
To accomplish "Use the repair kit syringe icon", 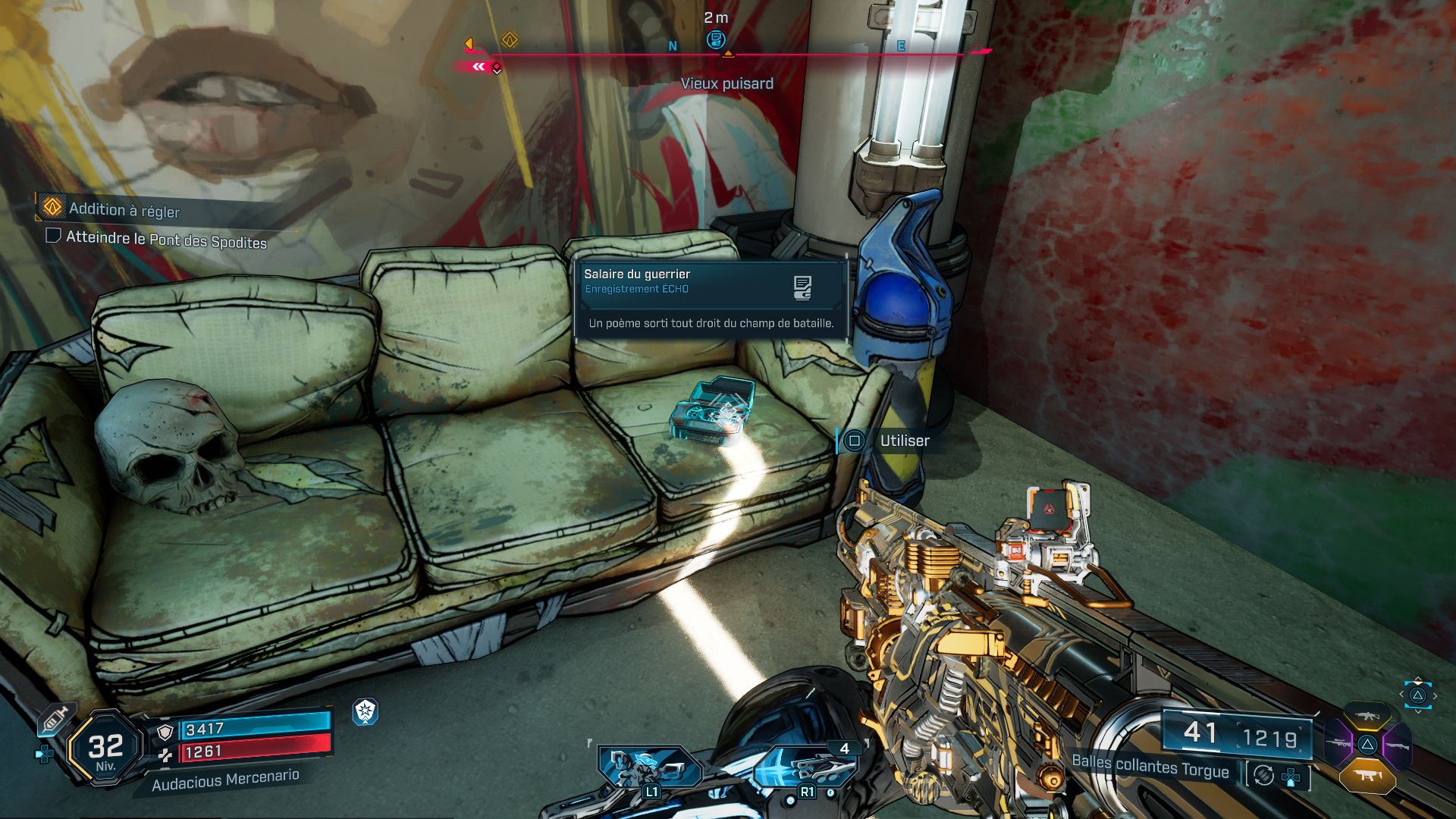I will [55, 718].
